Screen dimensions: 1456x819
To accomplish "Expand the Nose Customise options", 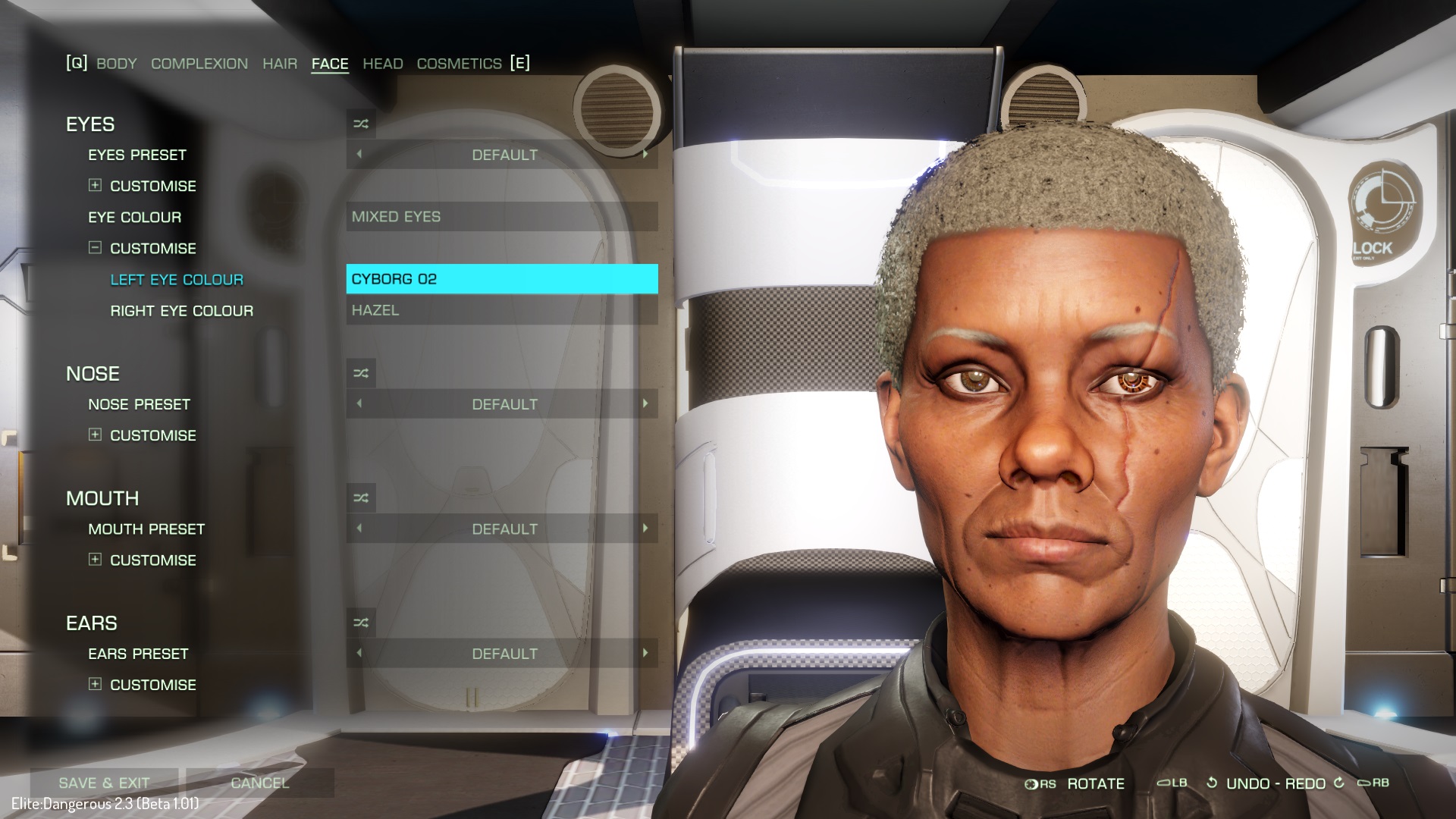I will 96,435.
